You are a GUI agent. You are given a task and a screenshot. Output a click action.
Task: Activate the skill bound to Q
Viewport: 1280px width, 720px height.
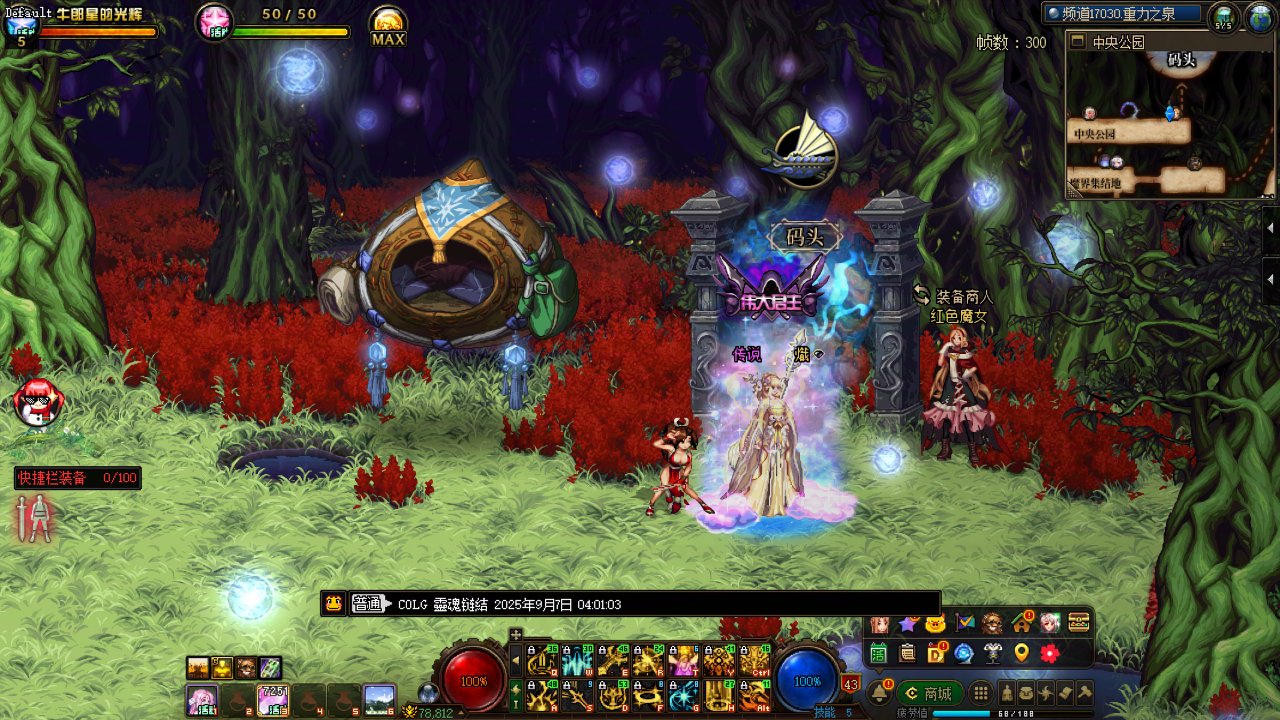pyautogui.click(x=541, y=662)
